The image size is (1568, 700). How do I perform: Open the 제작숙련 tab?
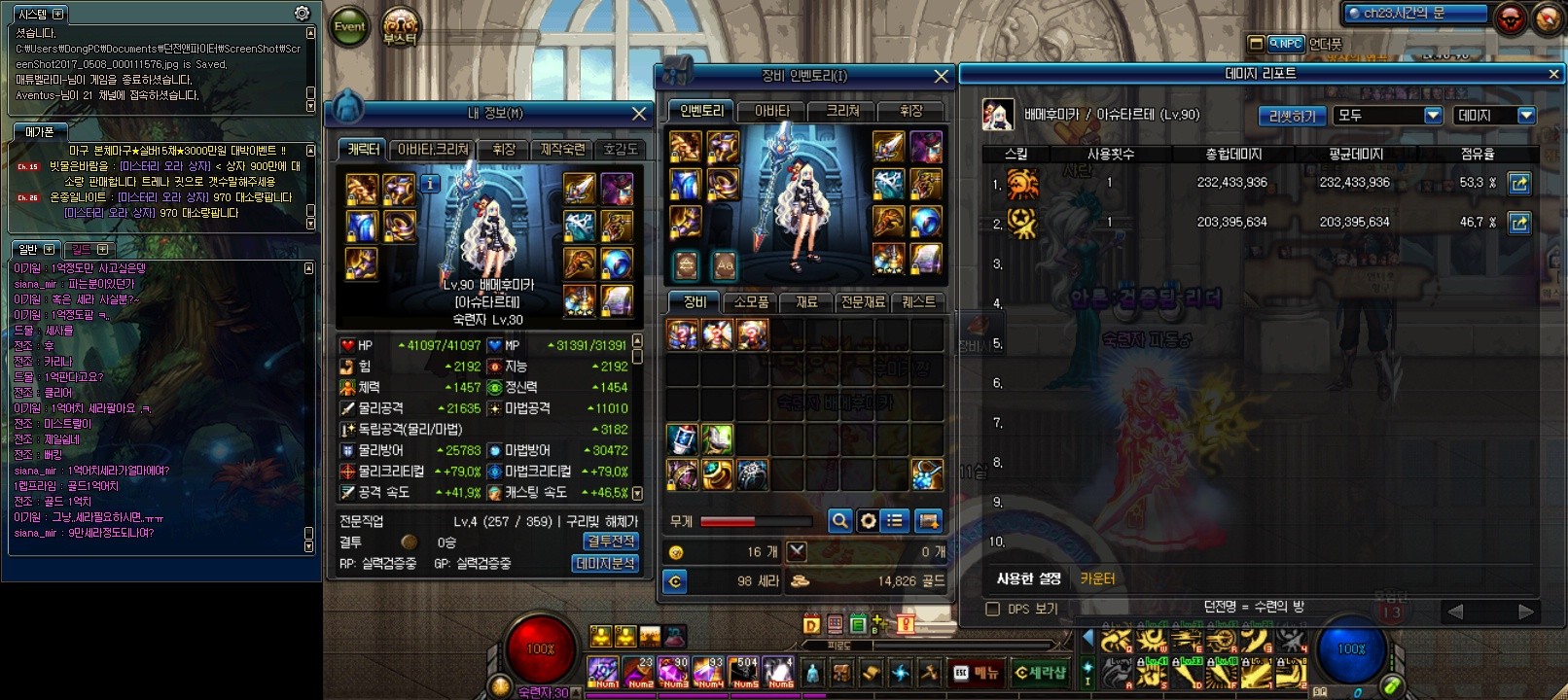pyautogui.click(x=562, y=150)
